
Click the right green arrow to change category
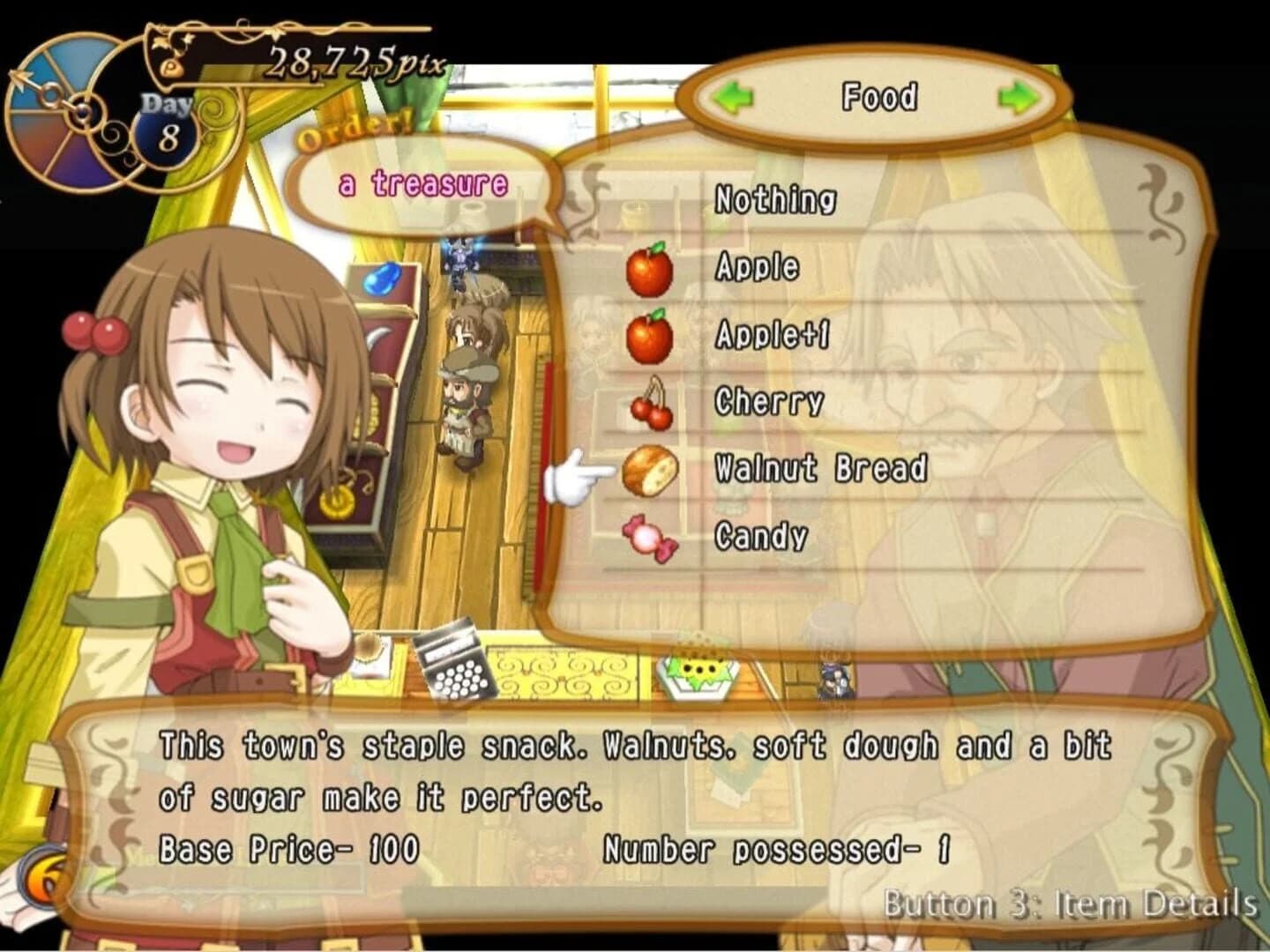pos(1018,99)
